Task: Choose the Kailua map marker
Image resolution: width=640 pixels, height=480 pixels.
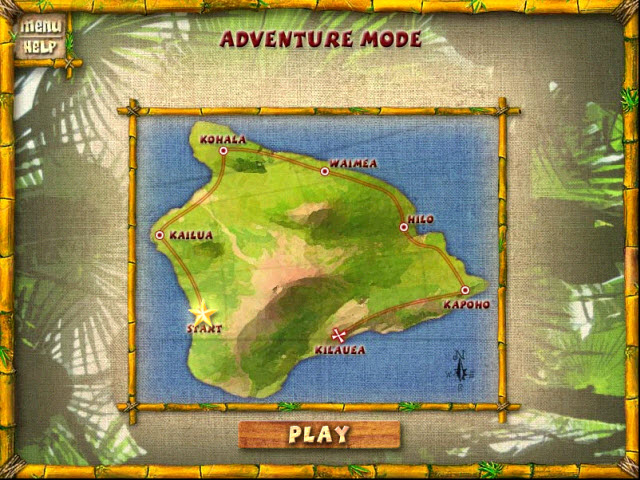Action: click(160, 235)
